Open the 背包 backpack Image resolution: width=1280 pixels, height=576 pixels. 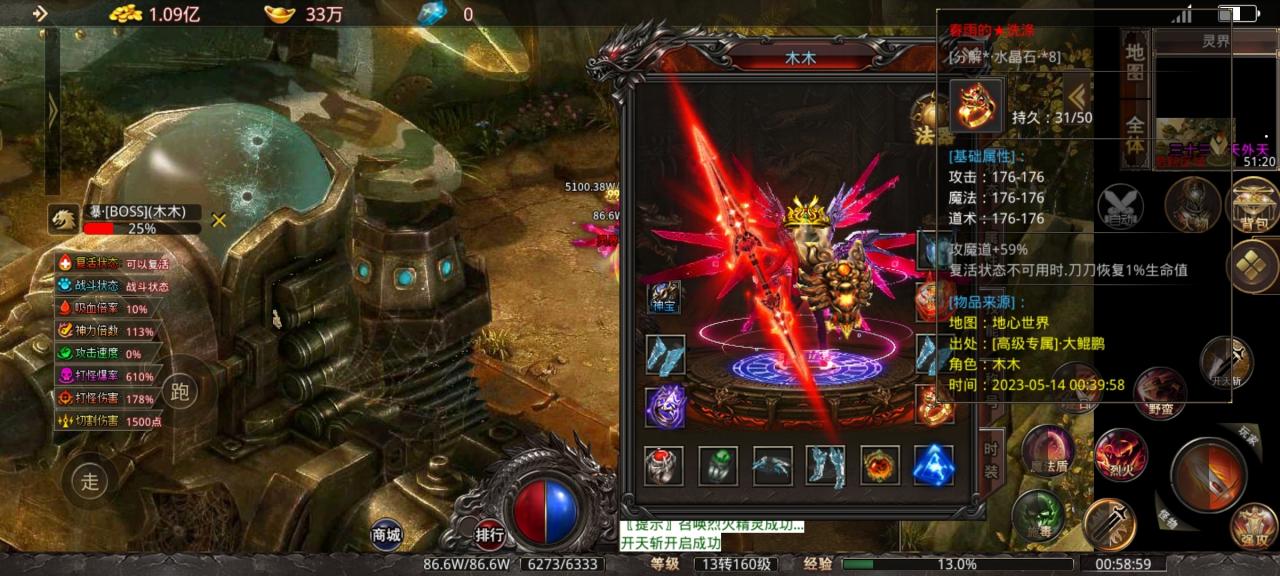[x=1253, y=203]
